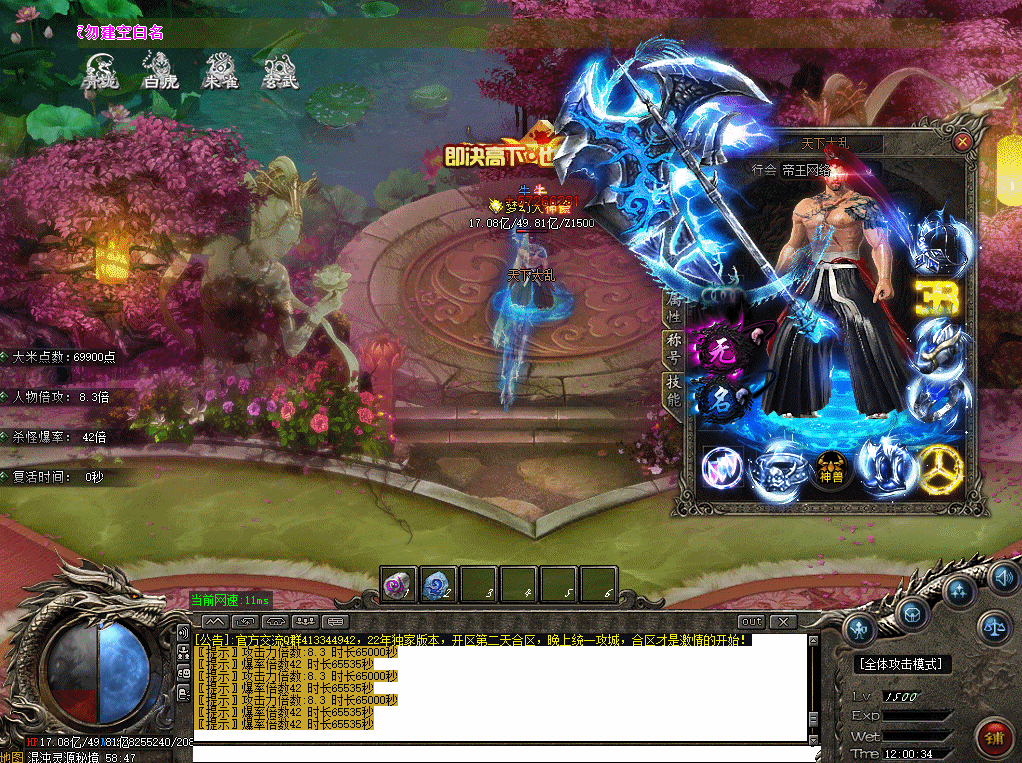Viewport: 1022px width, 763px height.
Task: Open the red 铺 shop button
Action: [994, 738]
